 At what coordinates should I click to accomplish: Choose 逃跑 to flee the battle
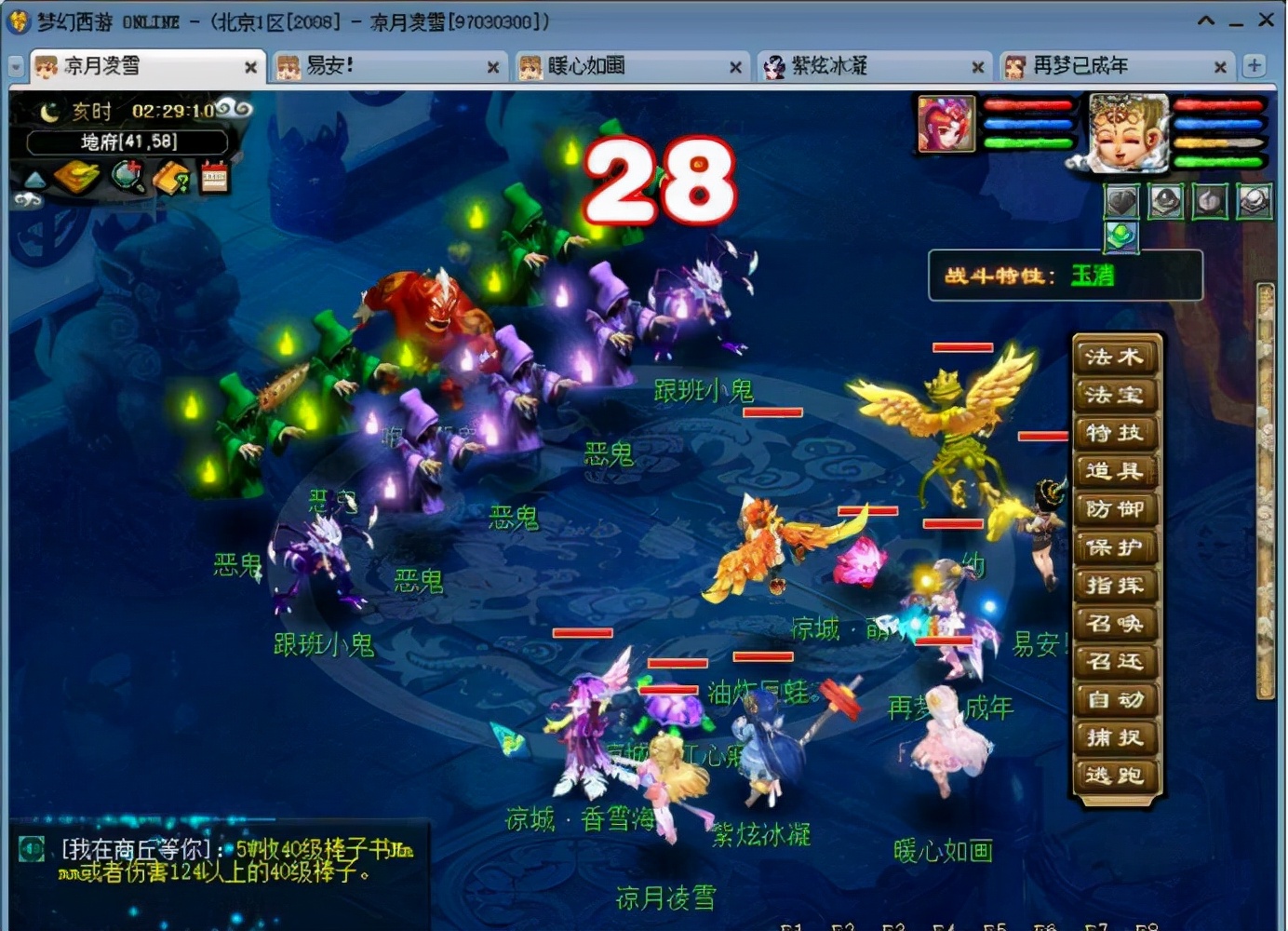click(1115, 776)
